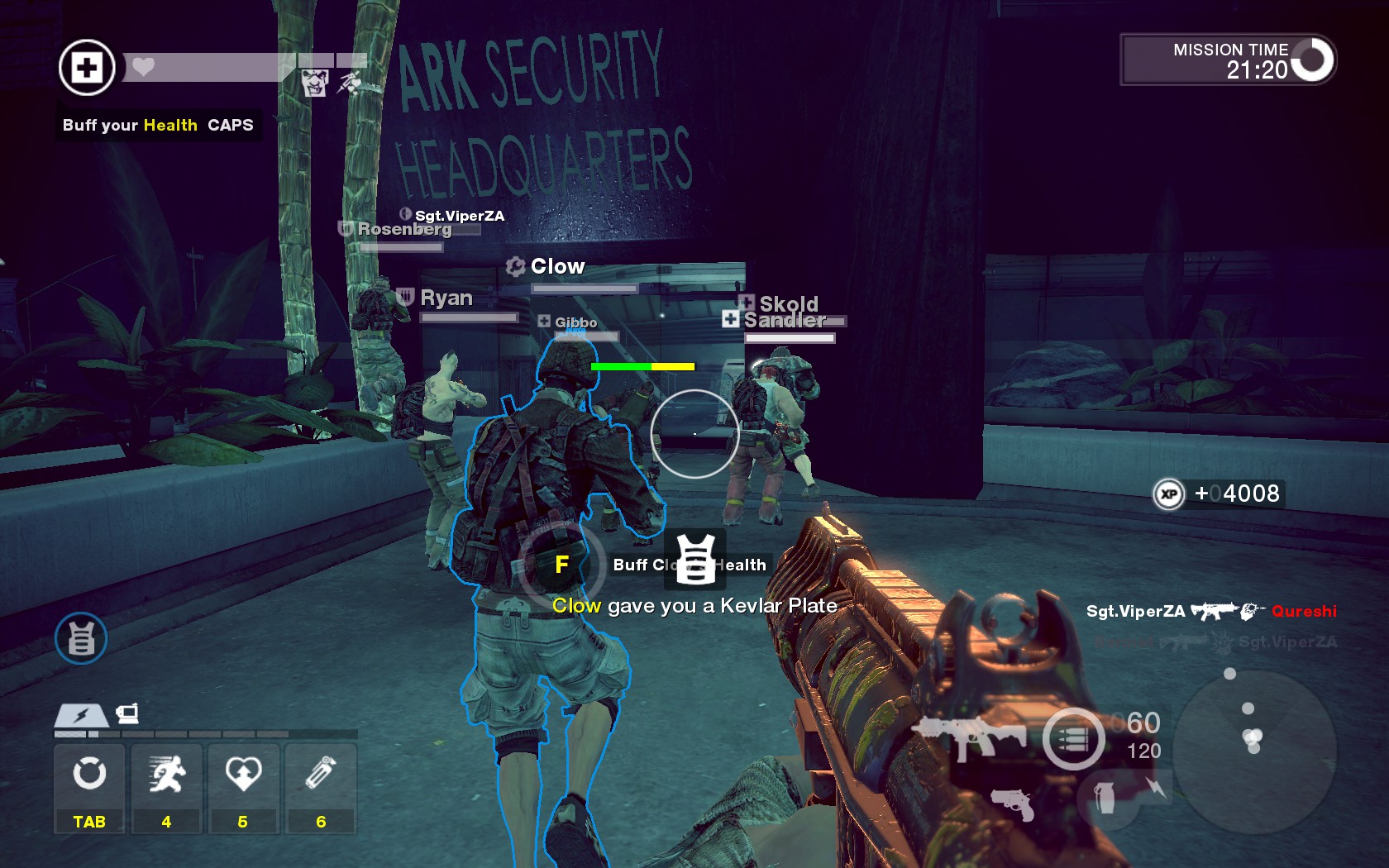Viewport: 1389px width, 868px height.
Task: Use the heart health buff ability in slot 5
Action: coord(243,775)
